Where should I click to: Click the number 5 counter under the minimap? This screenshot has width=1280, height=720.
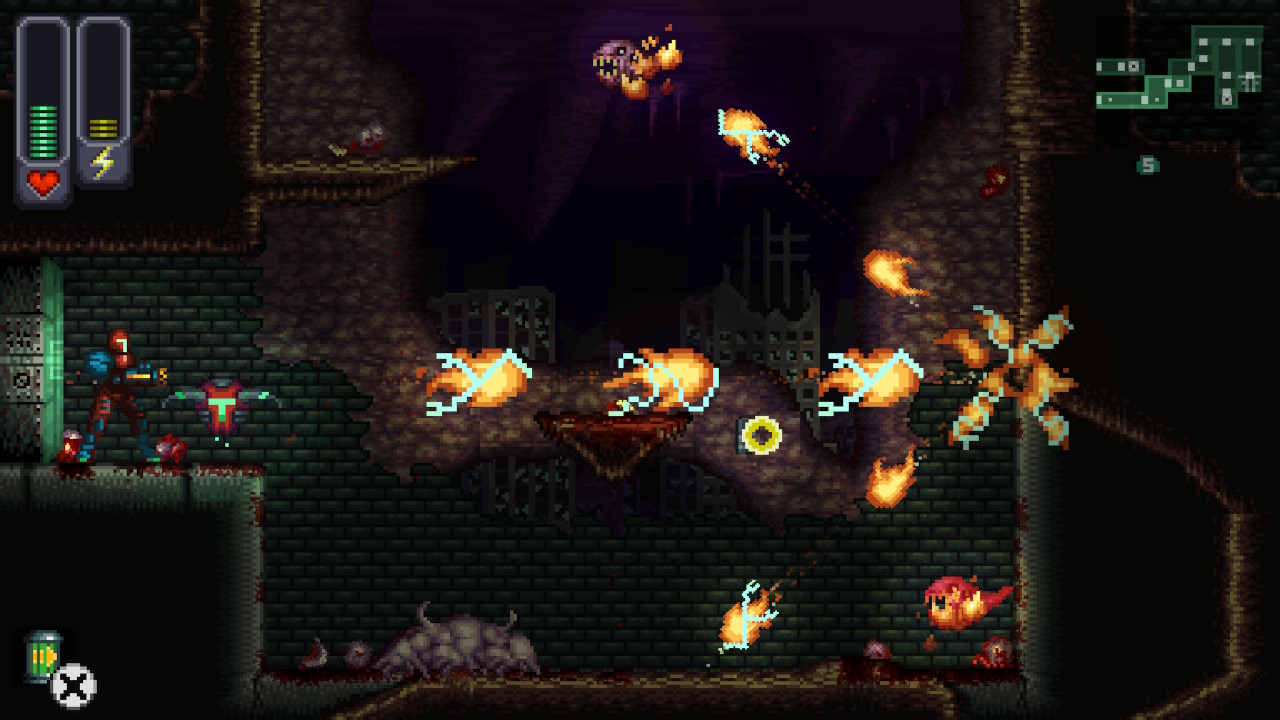(1148, 163)
